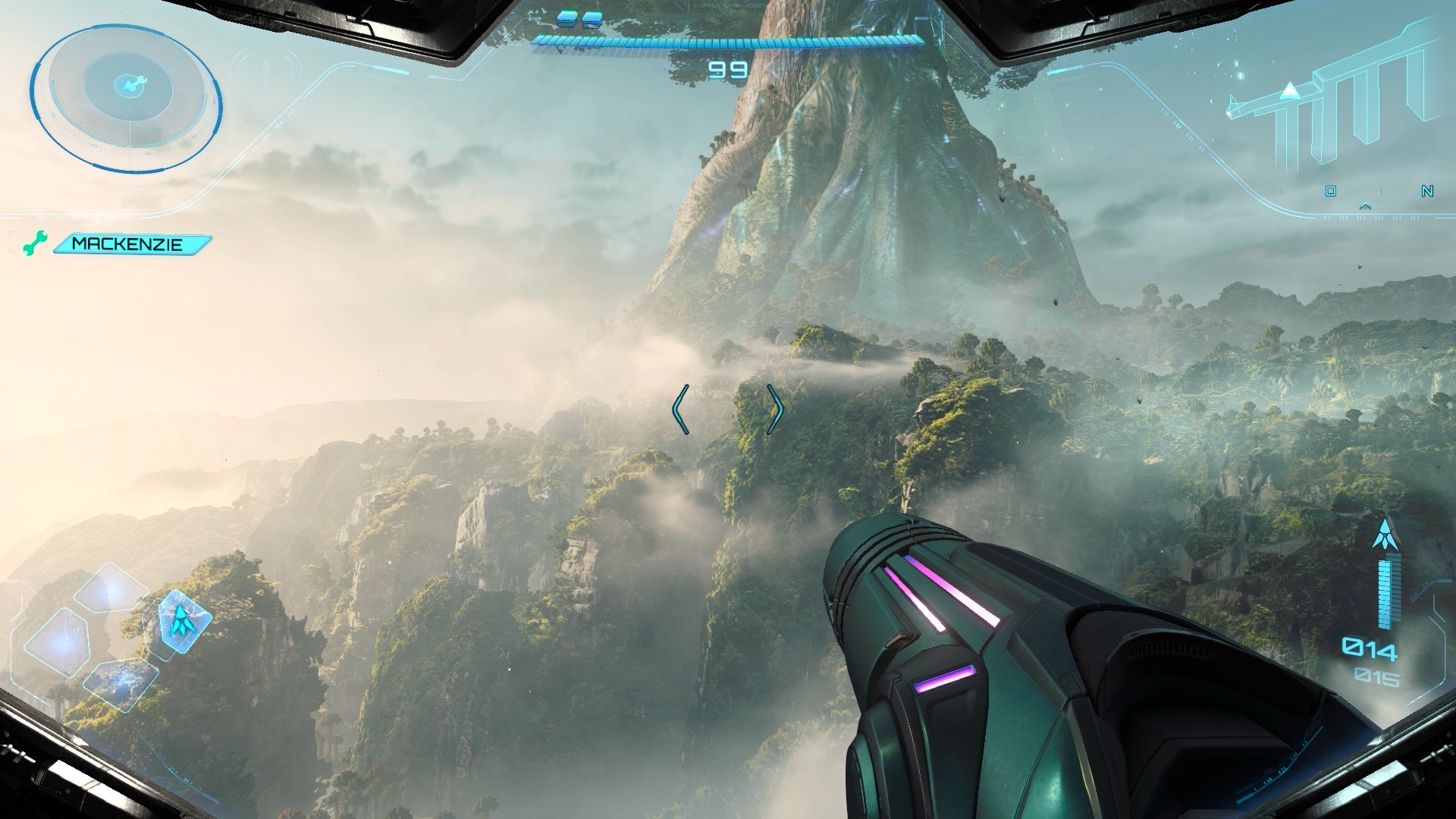Select the highlighted missile weapon slot

[x=182, y=620]
